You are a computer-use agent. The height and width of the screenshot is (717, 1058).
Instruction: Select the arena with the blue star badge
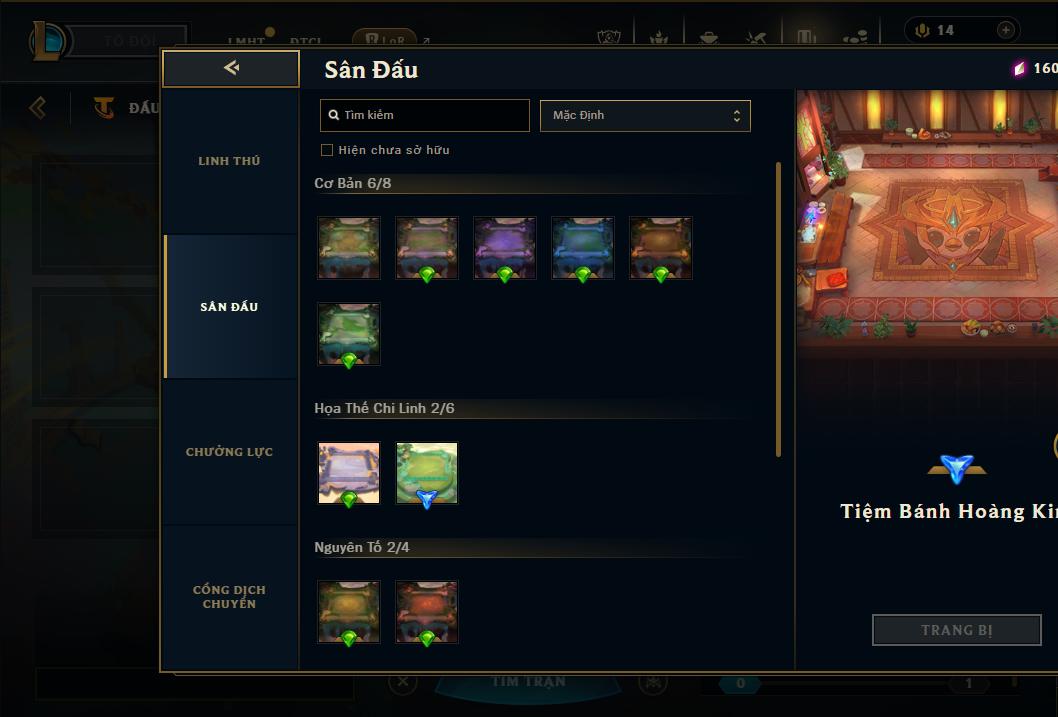tap(427, 472)
